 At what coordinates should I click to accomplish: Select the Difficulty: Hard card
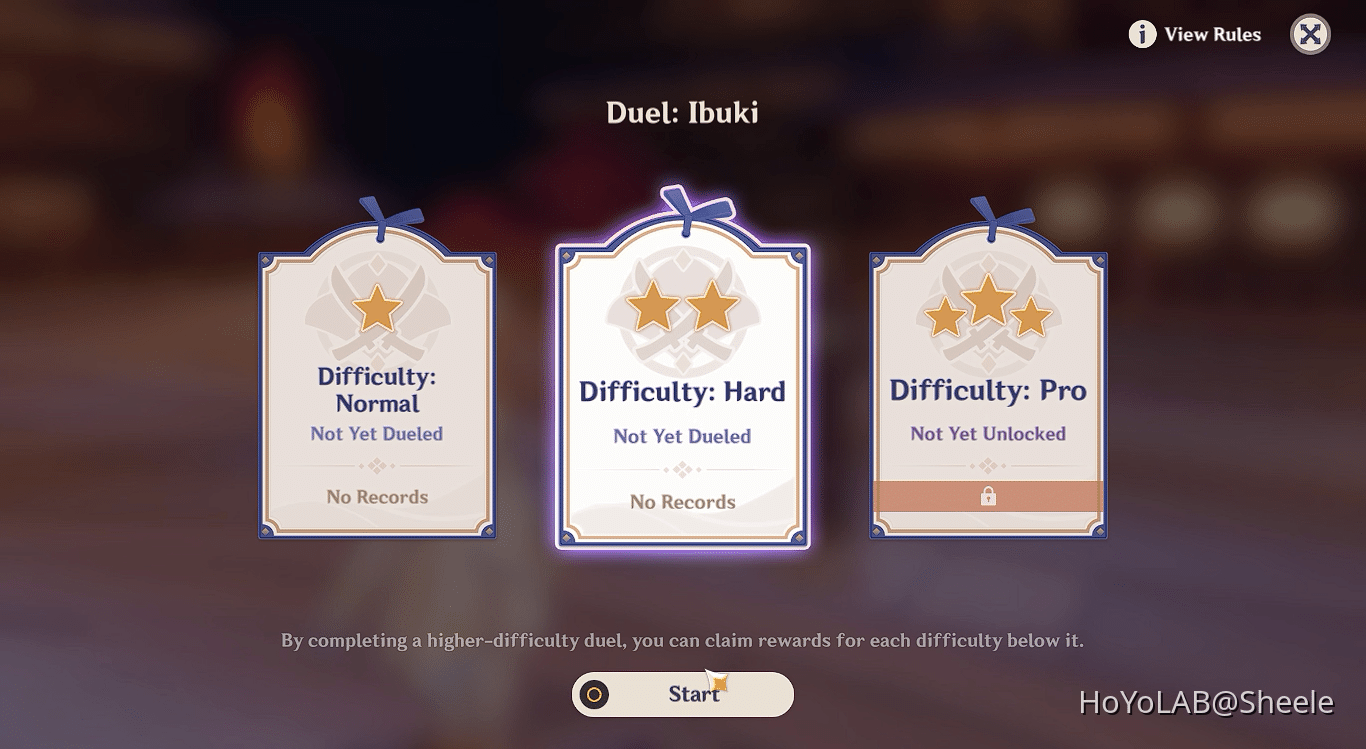(x=681, y=390)
